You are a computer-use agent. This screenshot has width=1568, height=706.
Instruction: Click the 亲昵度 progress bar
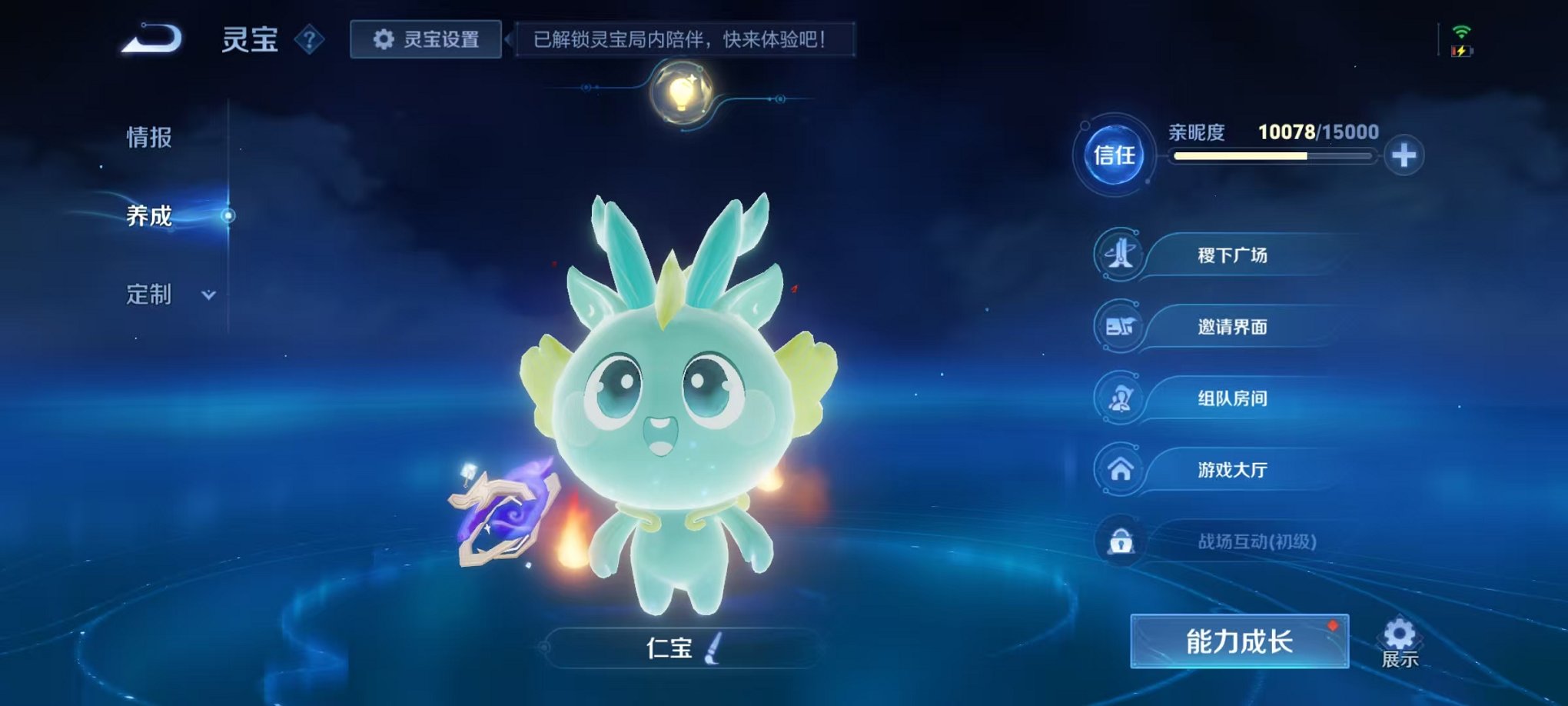click(x=1272, y=156)
